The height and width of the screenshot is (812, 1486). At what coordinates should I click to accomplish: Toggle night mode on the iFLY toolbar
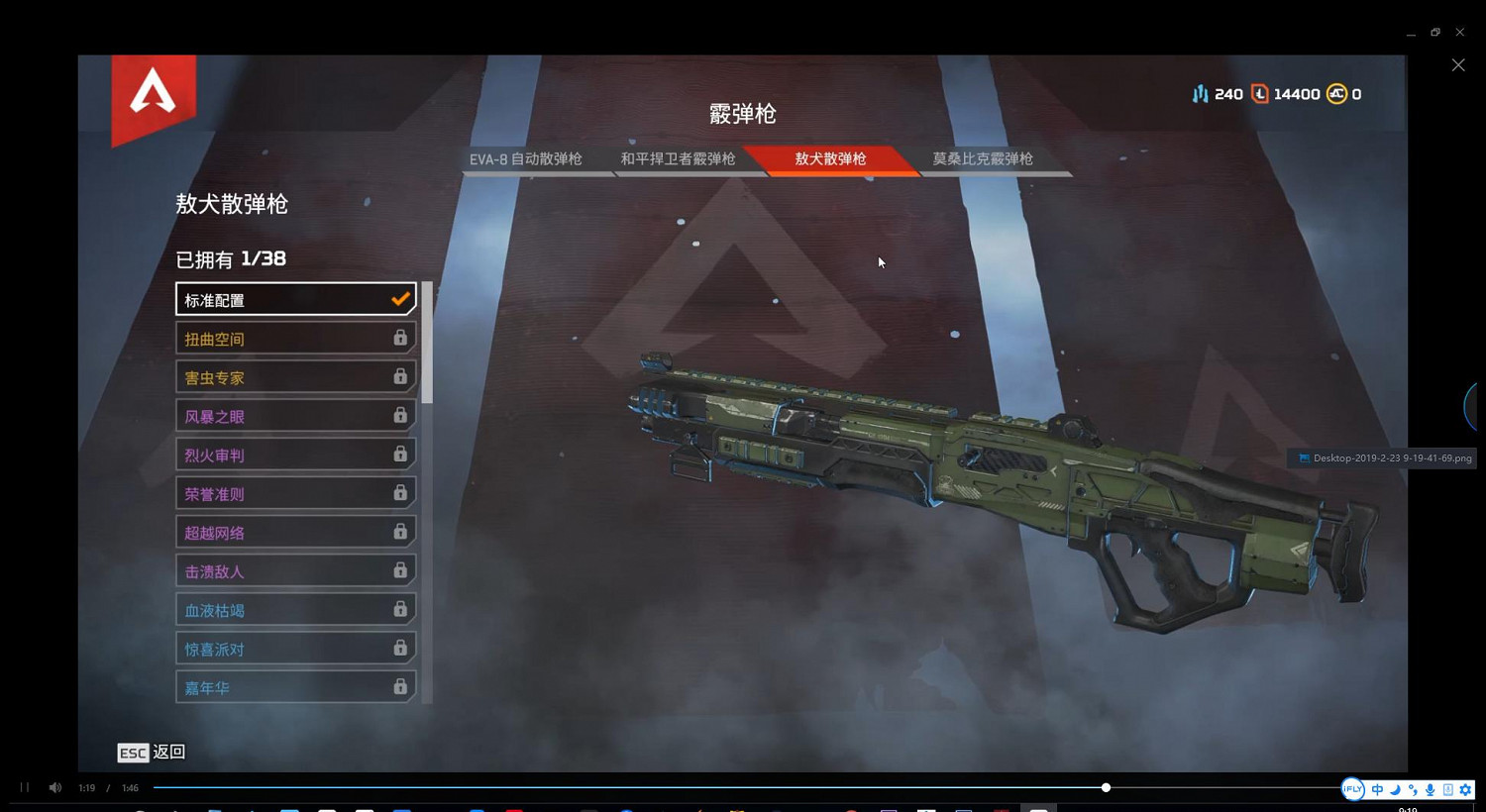pyautogui.click(x=1395, y=789)
